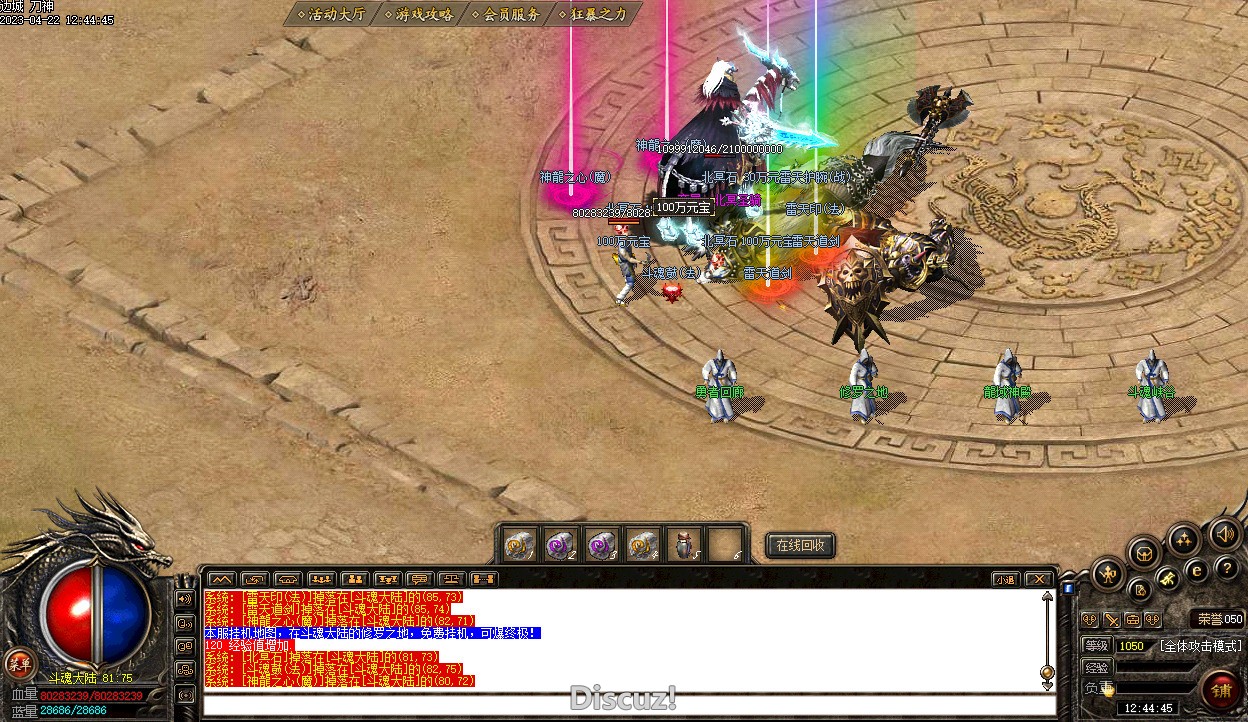
Task: Select the potion jar in hotbar slot 5
Action: point(684,545)
